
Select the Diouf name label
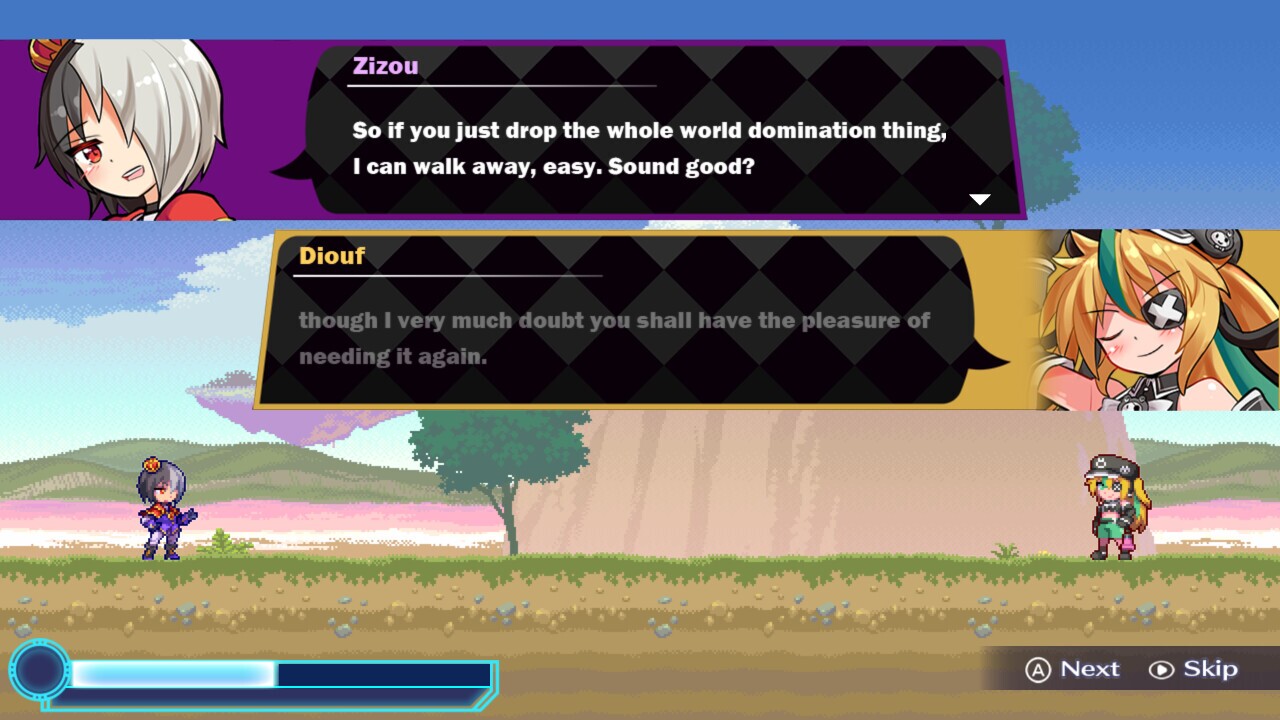pyautogui.click(x=331, y=256)
